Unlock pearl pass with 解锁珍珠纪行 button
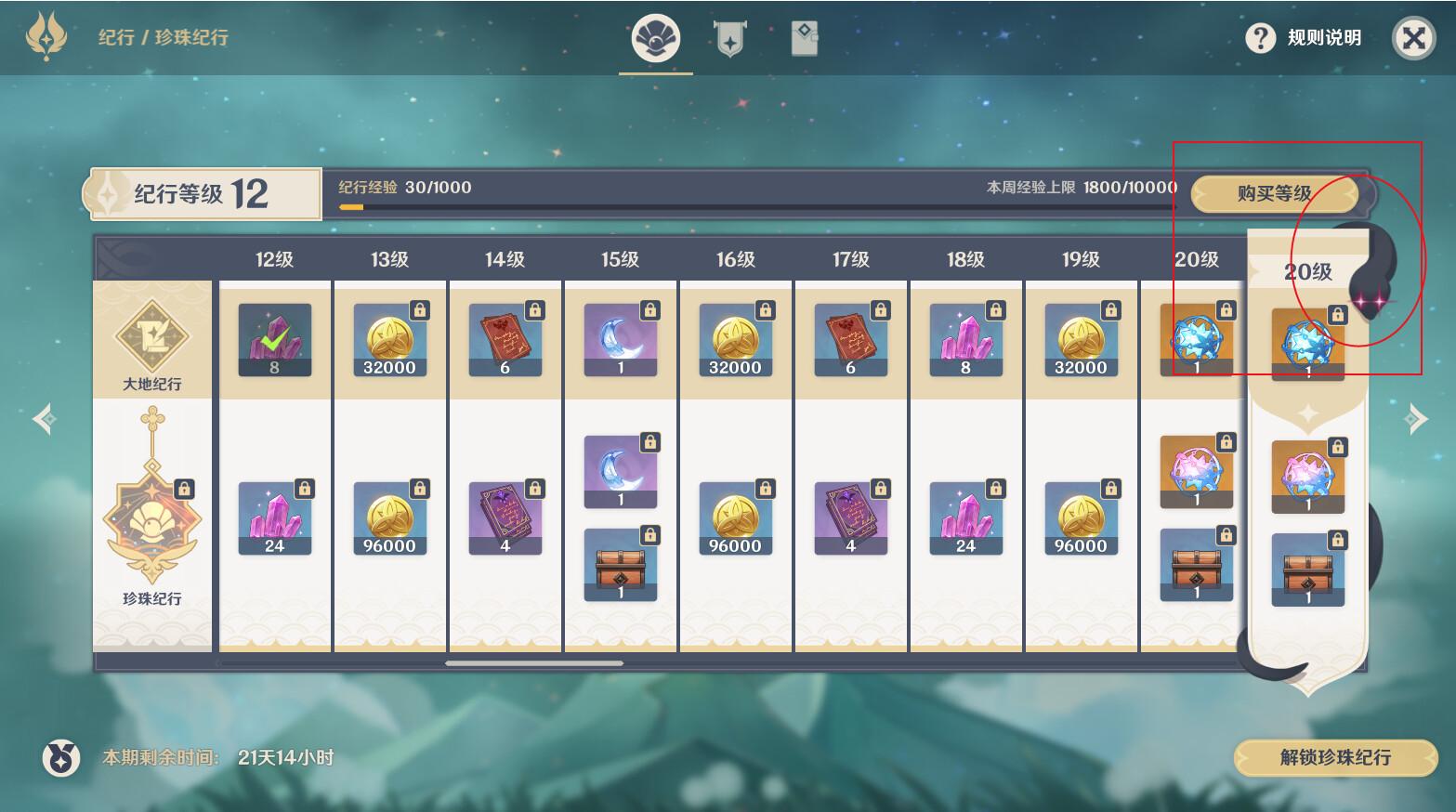The height and width of the screenshot is (812, 1456). (1334, 757)
